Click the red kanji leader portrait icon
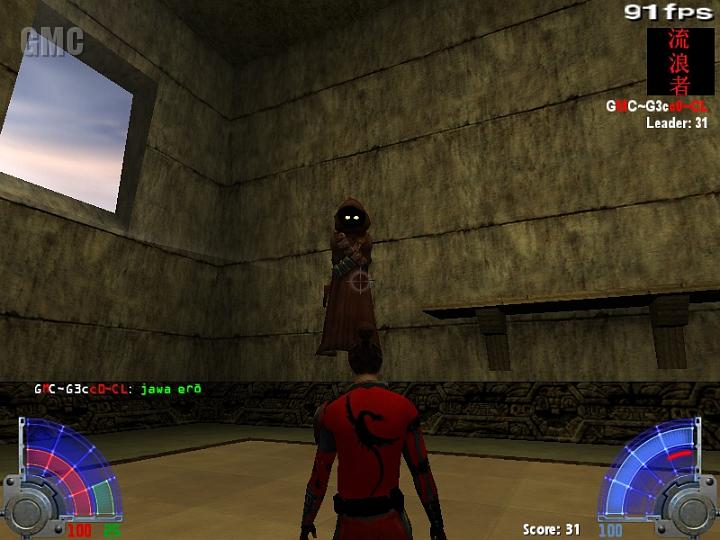This screenshot has height=540, width=720. (679, 60)
